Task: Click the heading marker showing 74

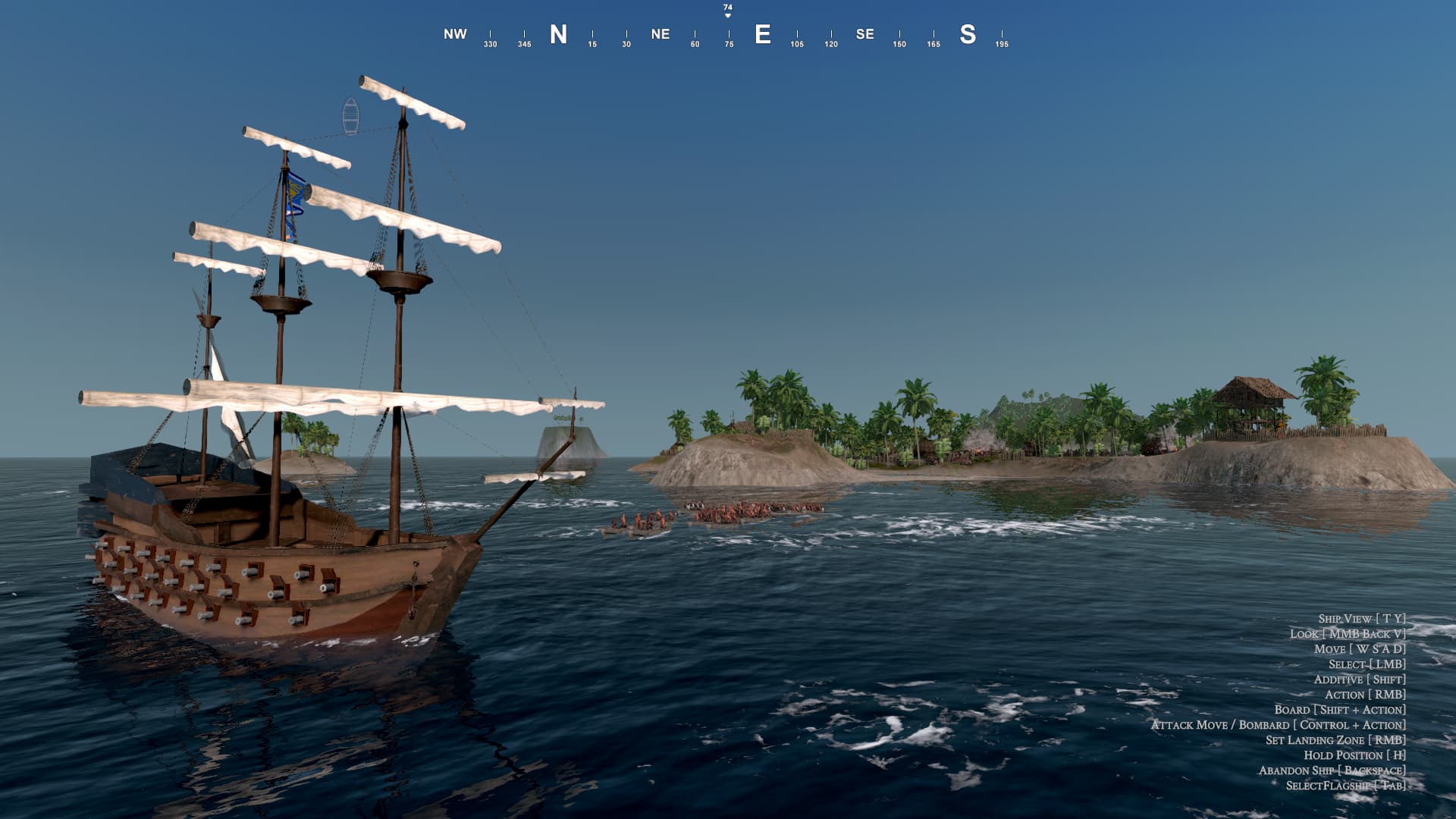Action: tap(726, 9)
